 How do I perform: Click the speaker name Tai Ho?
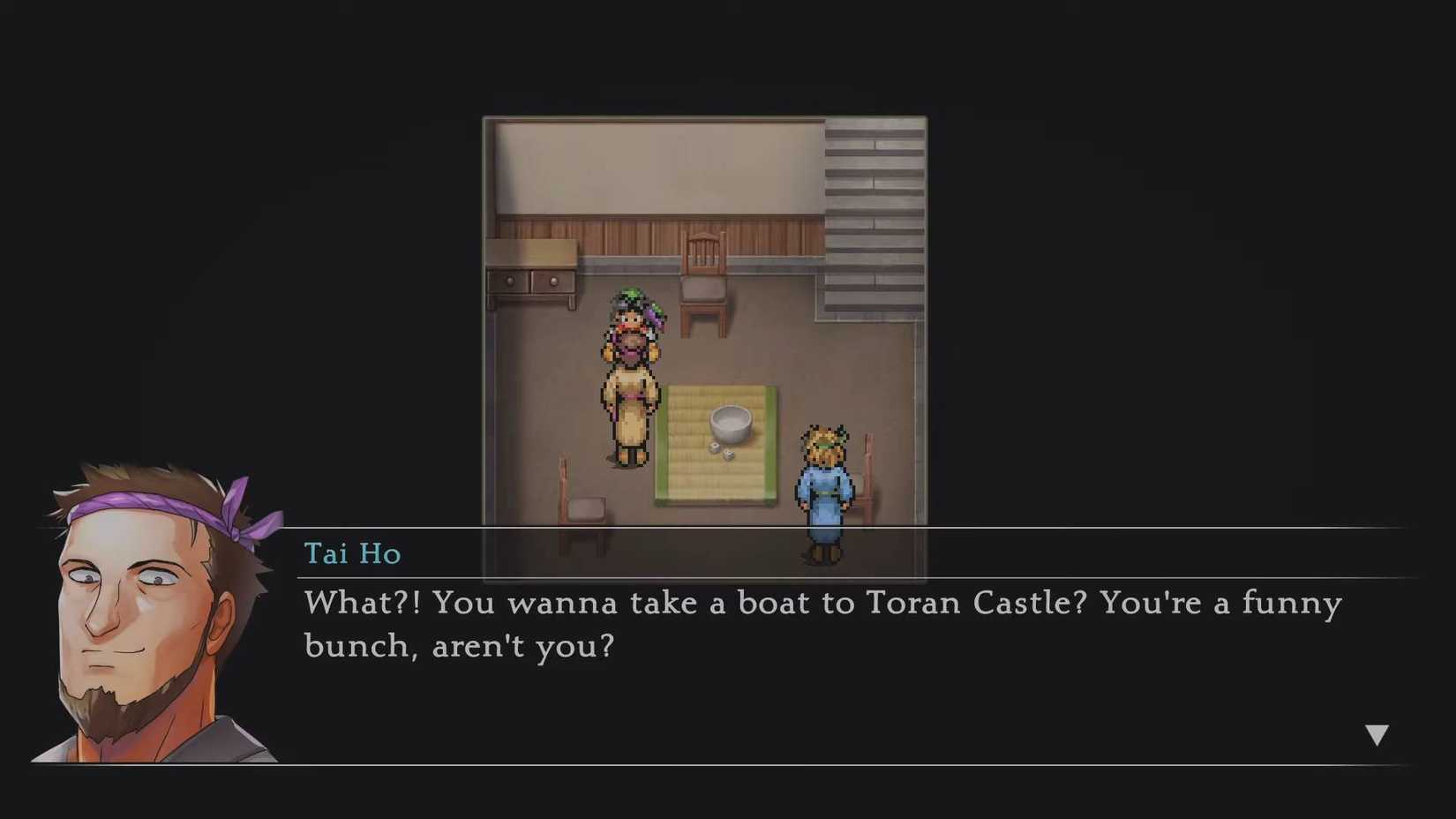click(352, 553)
